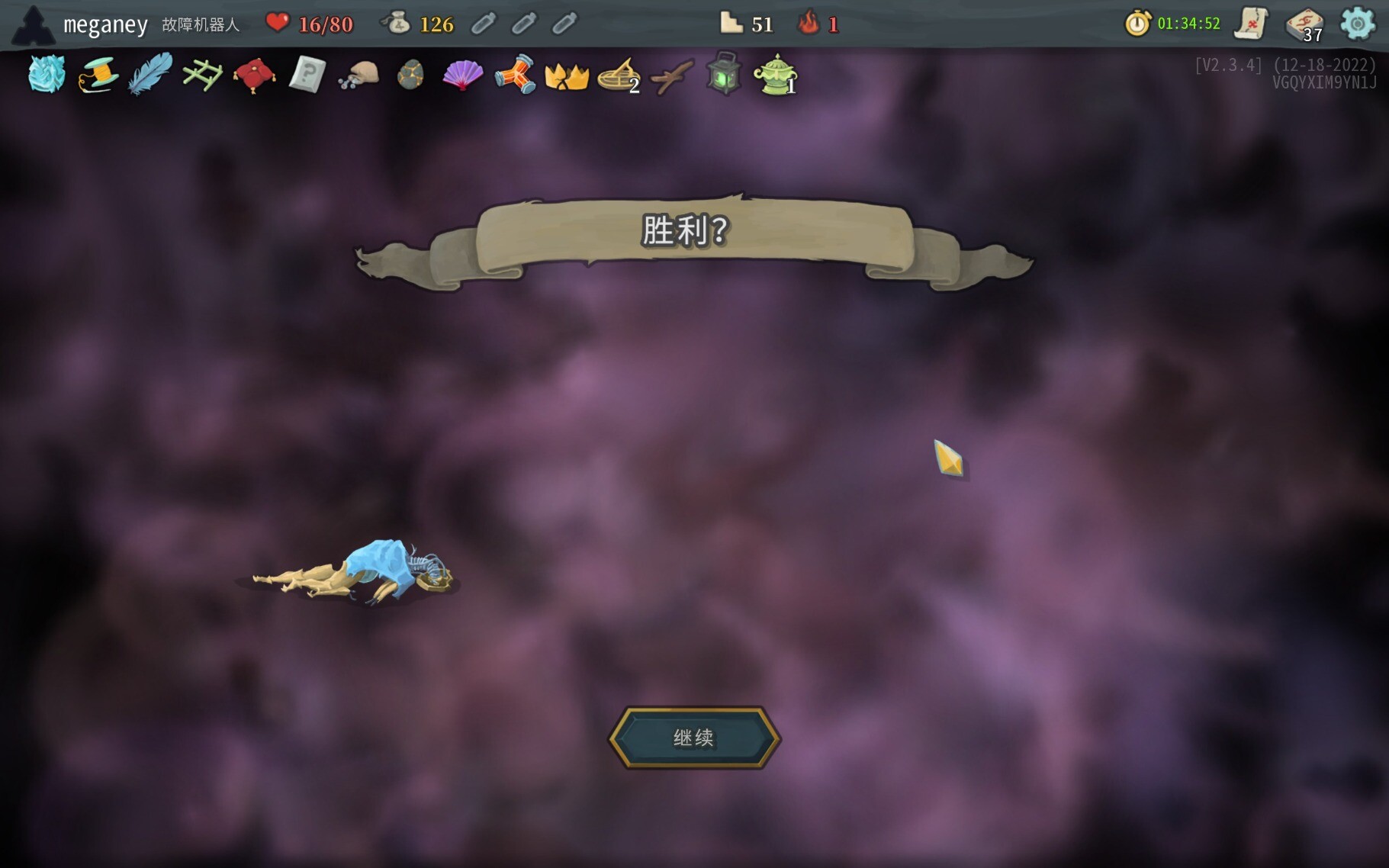Select the red Regal Pillow relic
Screen dimensions: 1389x868
[254, 76]
